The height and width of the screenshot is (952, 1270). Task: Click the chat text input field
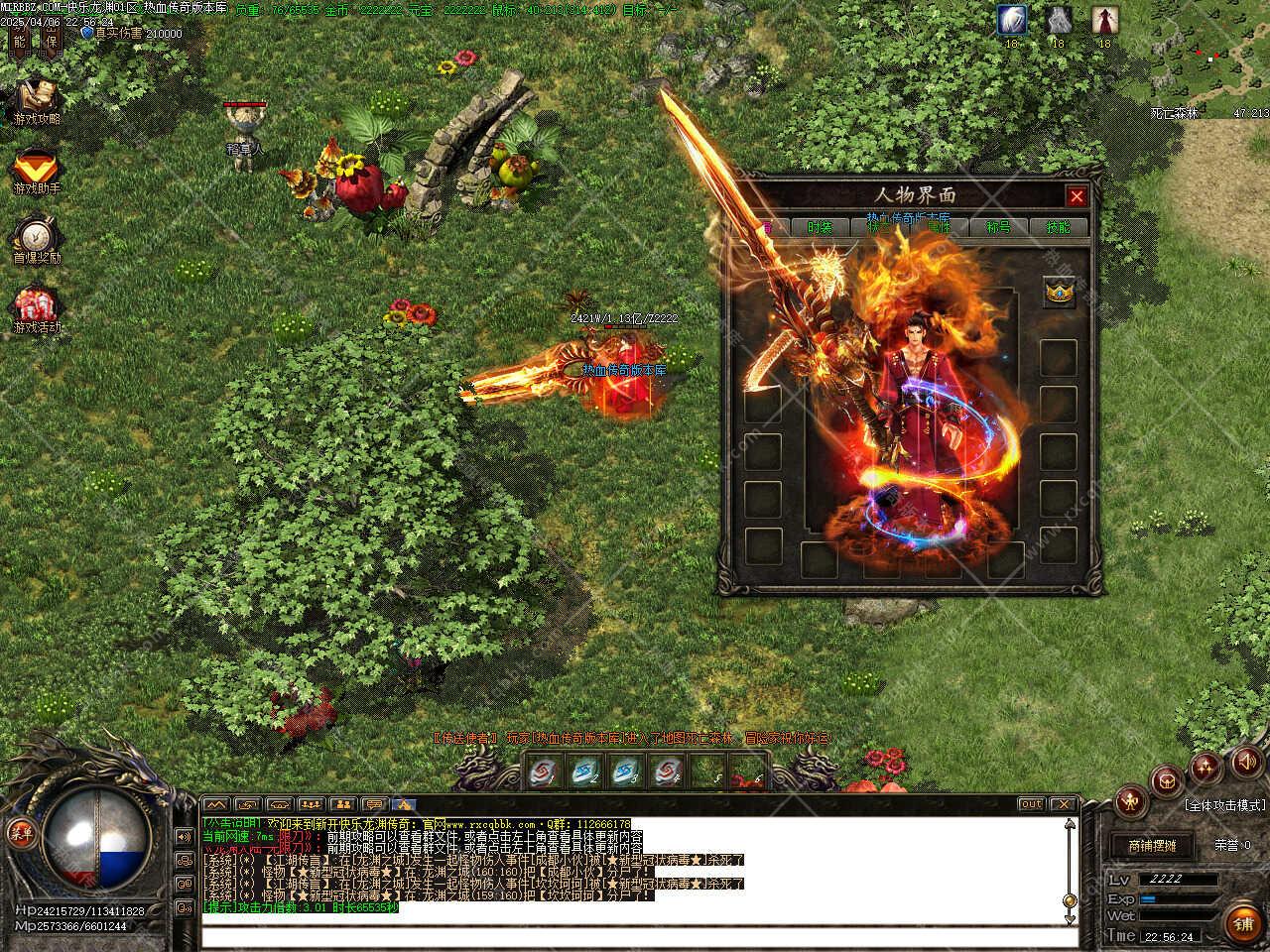tap(635, 936)
